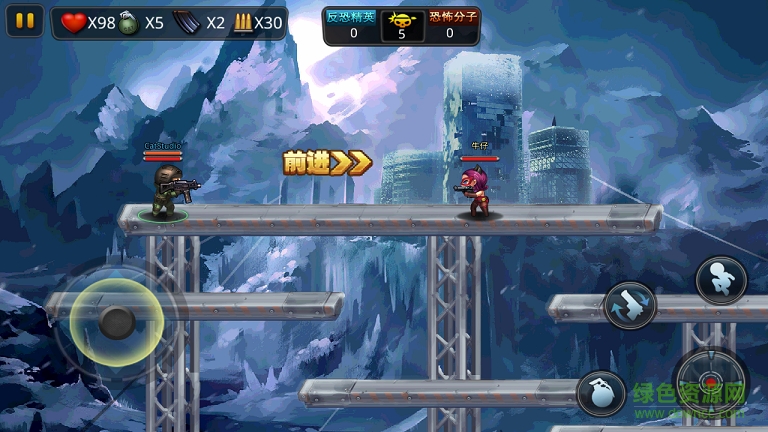Hit the jump action button
The image size is (768, 432).
coord(720,279)
